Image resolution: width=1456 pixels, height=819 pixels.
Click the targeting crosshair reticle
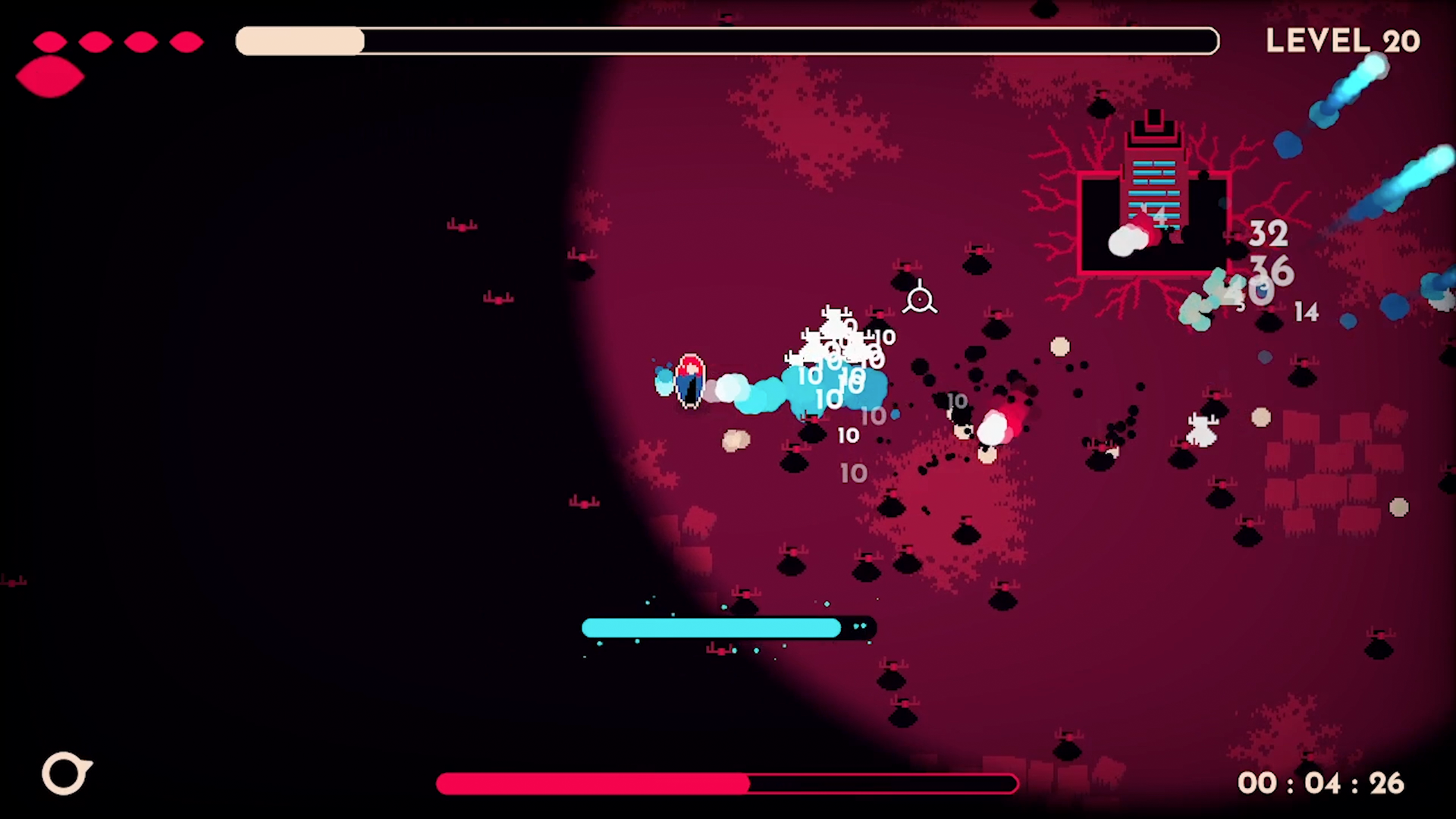point(920,300)
